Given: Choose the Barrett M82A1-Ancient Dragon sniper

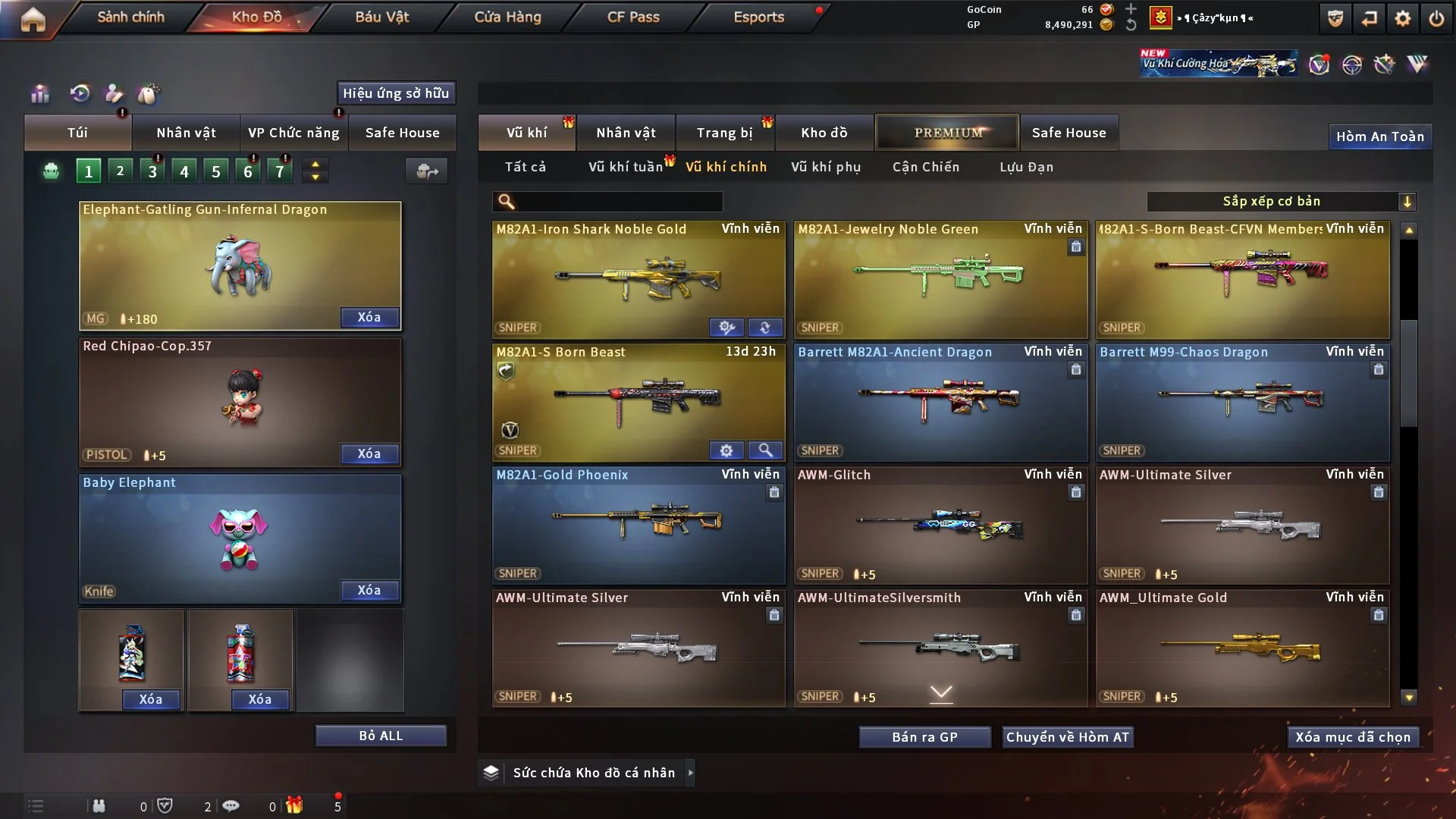Looking at the screenshot, I should (940, 402).
